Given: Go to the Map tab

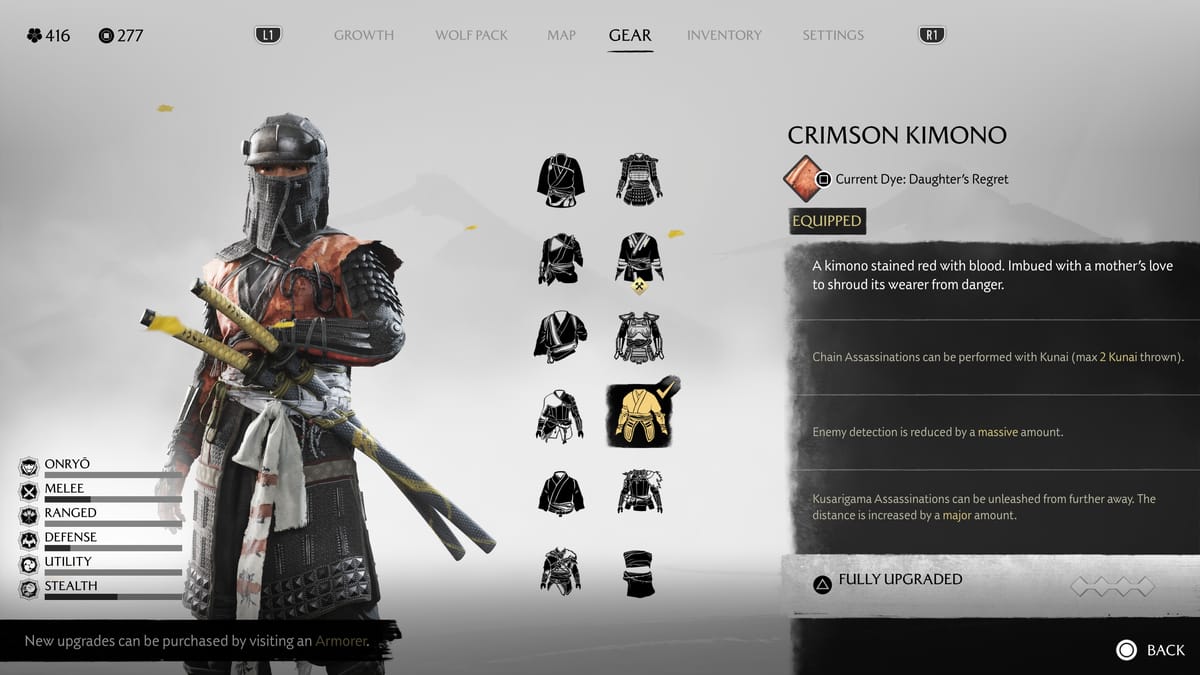Looking at the screenshot, I should click(x=561, y=35).
